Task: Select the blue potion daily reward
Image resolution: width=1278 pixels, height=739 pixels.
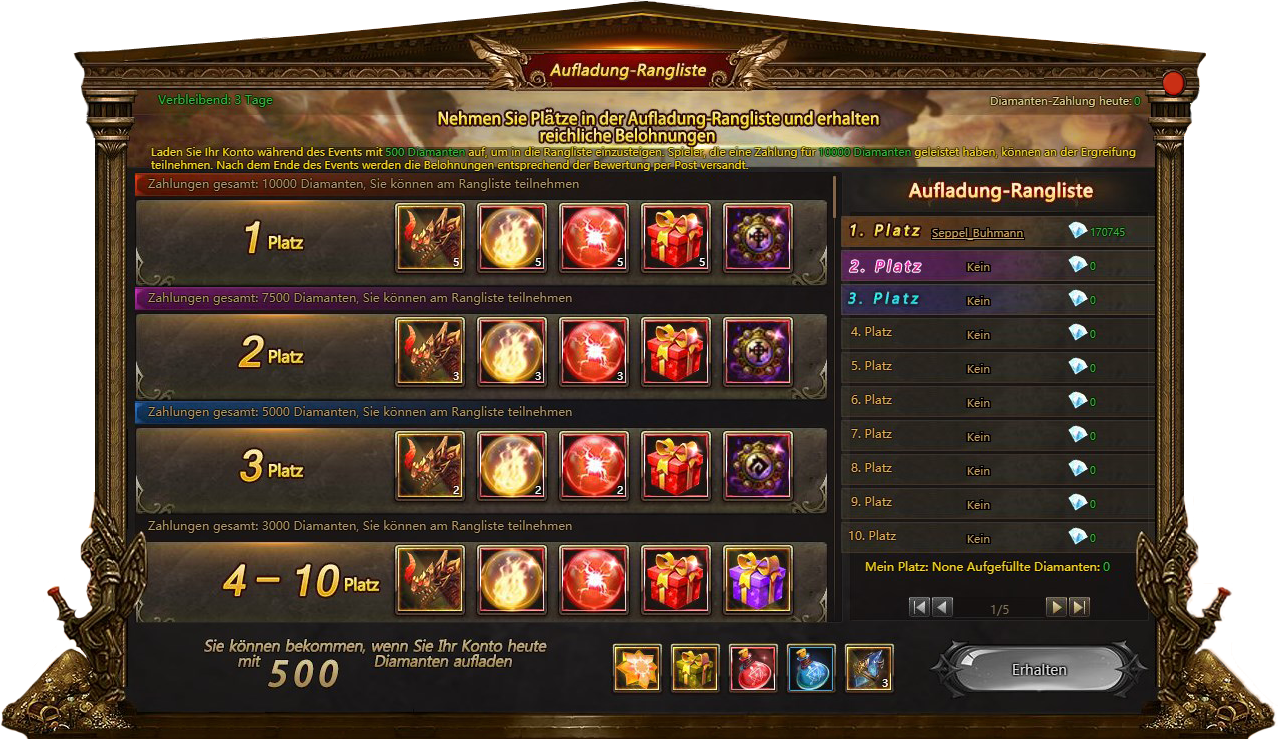Action: click(x=811, y=668)
